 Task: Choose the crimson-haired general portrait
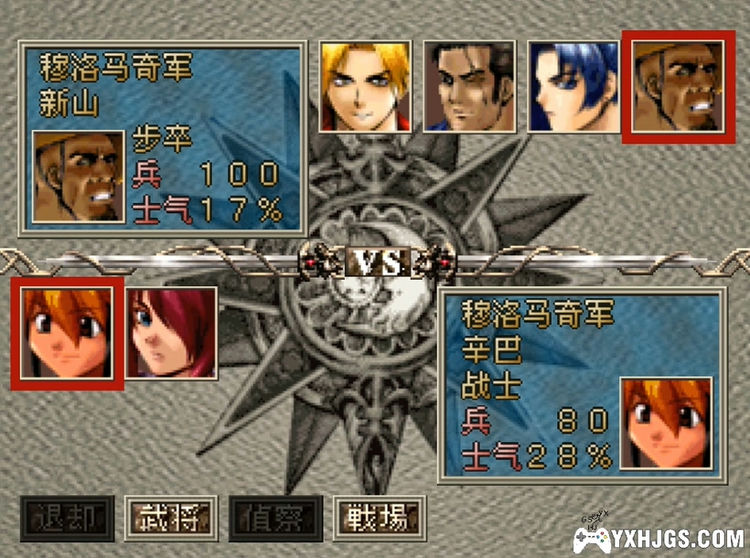coord(171,333)
